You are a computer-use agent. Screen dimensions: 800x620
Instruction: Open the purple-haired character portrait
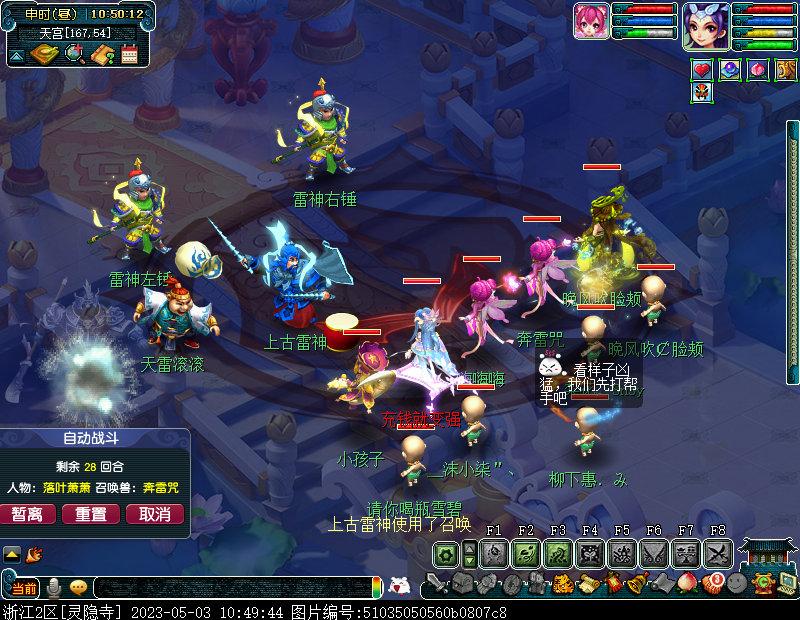[x=706, y=23]
